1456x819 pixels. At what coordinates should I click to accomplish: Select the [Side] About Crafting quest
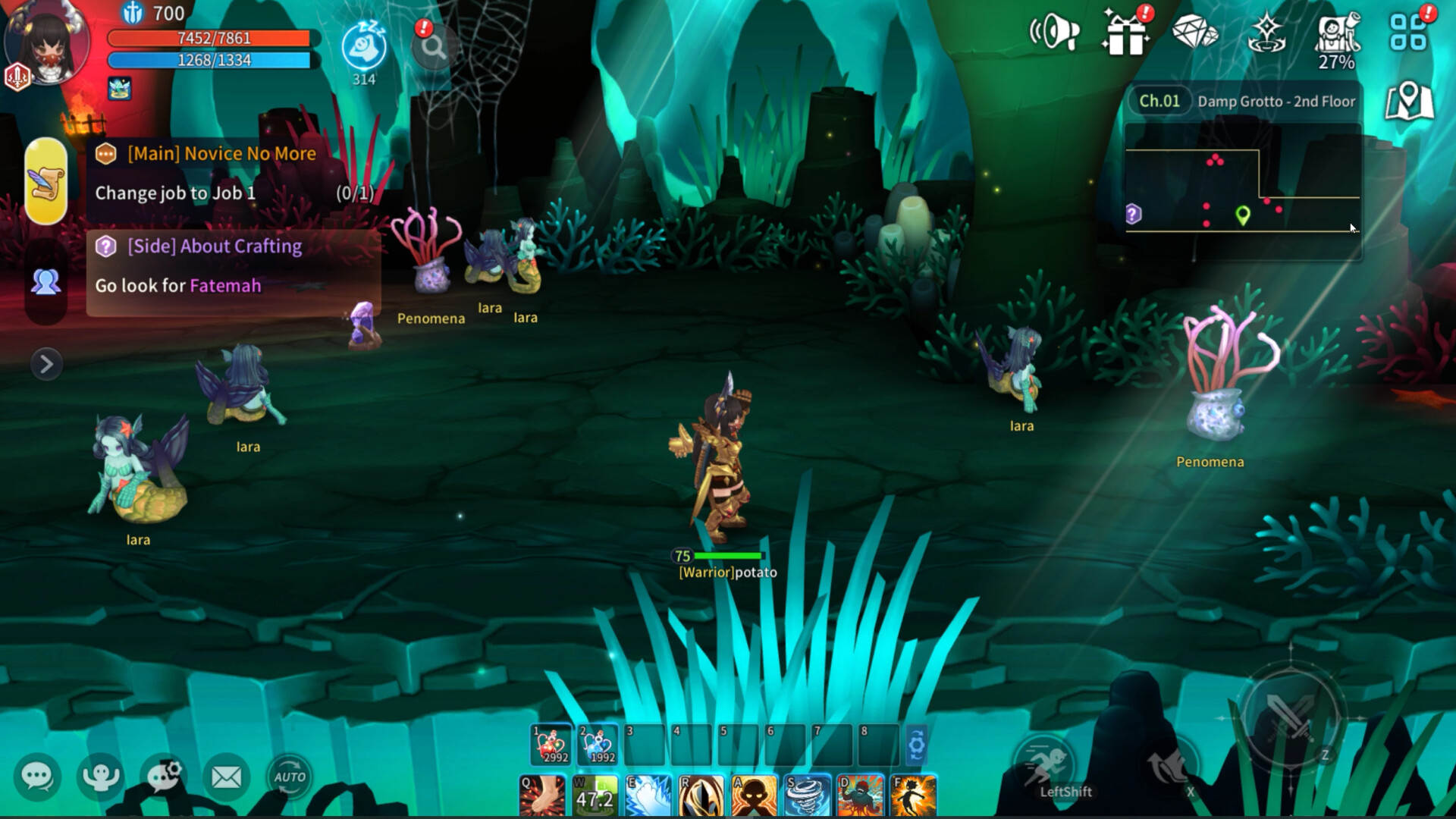[x=215, y=246]
